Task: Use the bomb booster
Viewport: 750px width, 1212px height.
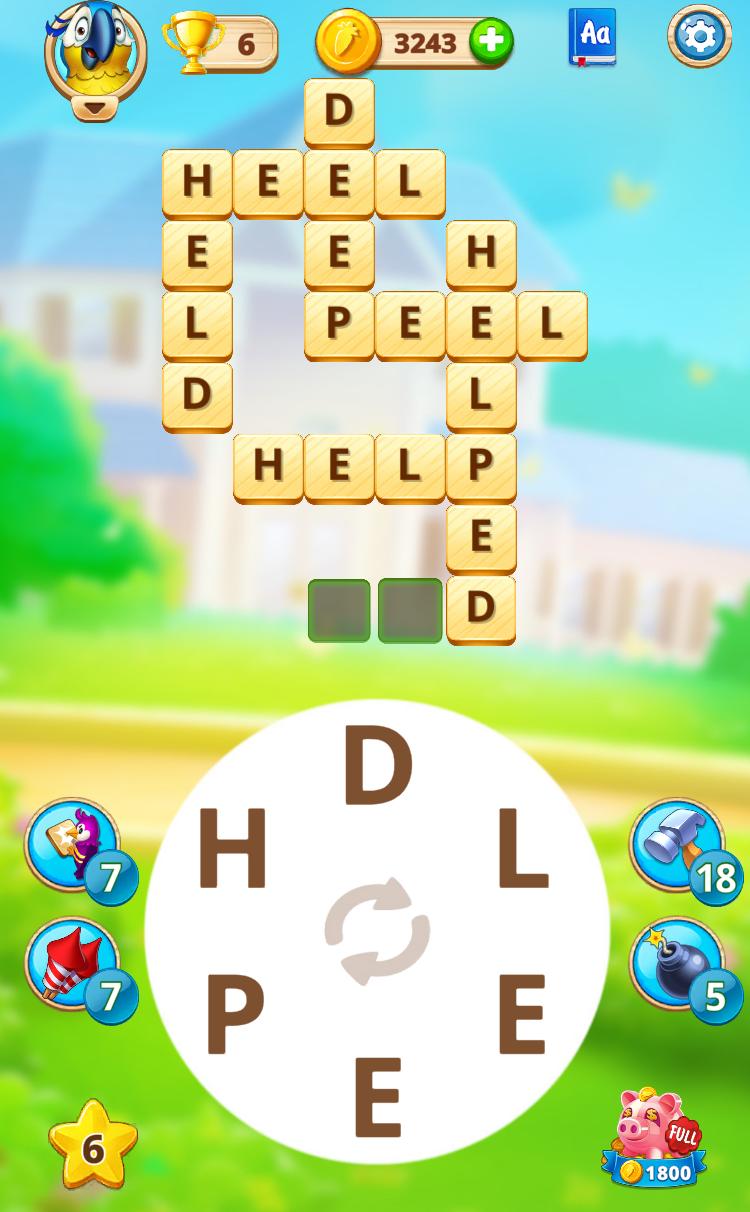Action: point(677,965)
